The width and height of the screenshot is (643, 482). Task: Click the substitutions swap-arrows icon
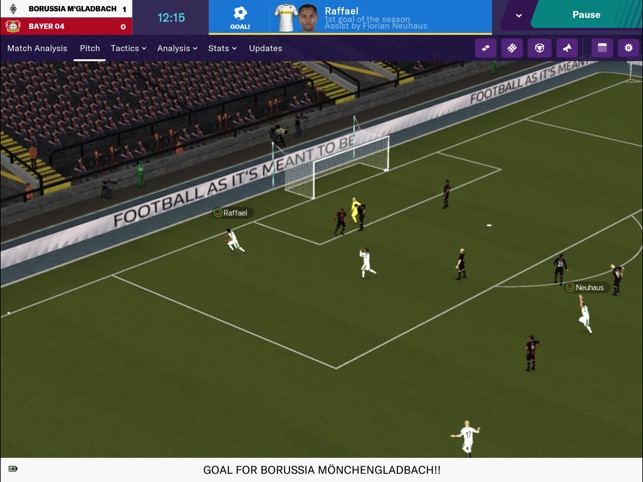point(486,48)
